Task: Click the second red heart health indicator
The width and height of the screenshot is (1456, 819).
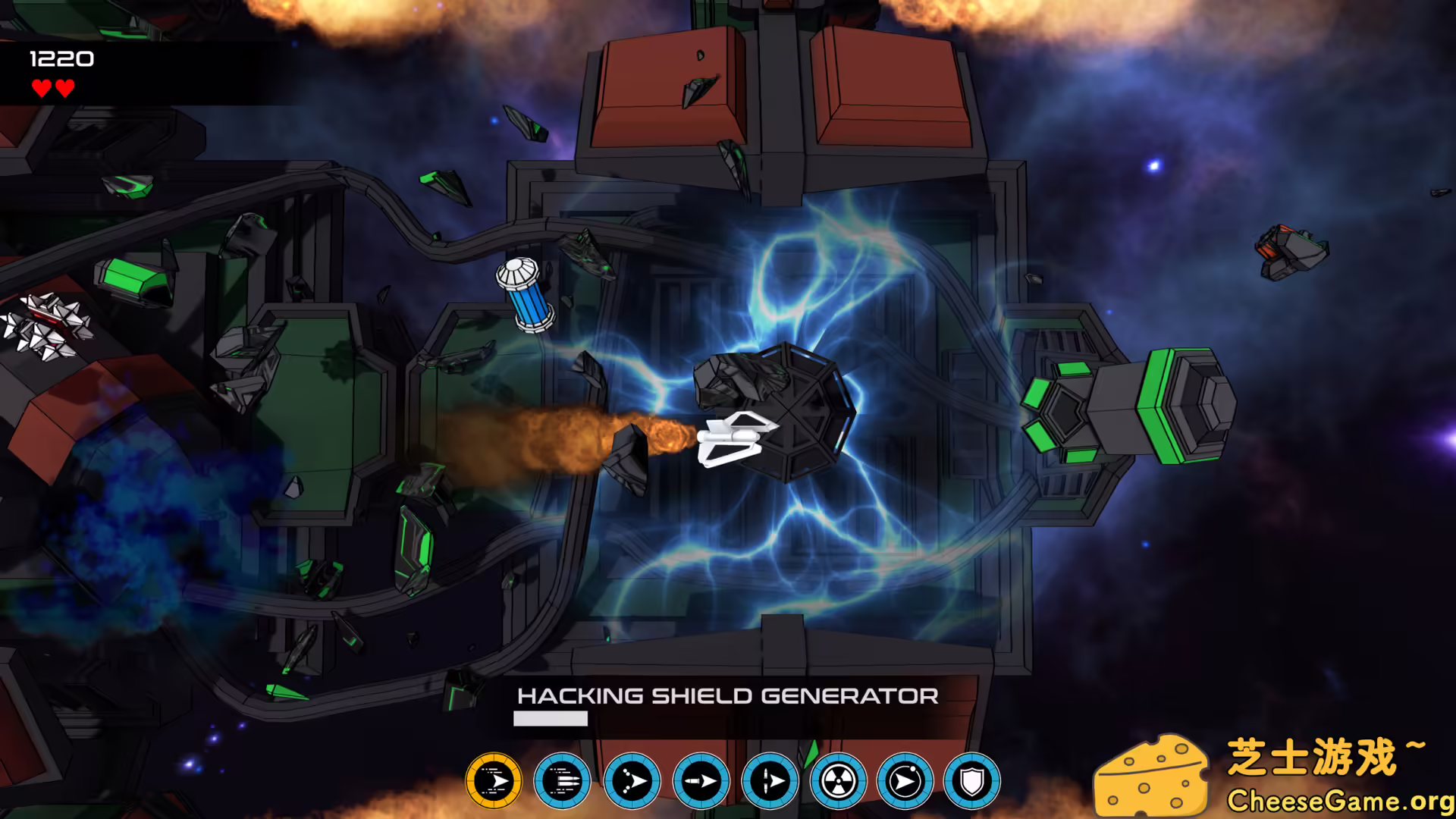Action: [x=64, y=89]
